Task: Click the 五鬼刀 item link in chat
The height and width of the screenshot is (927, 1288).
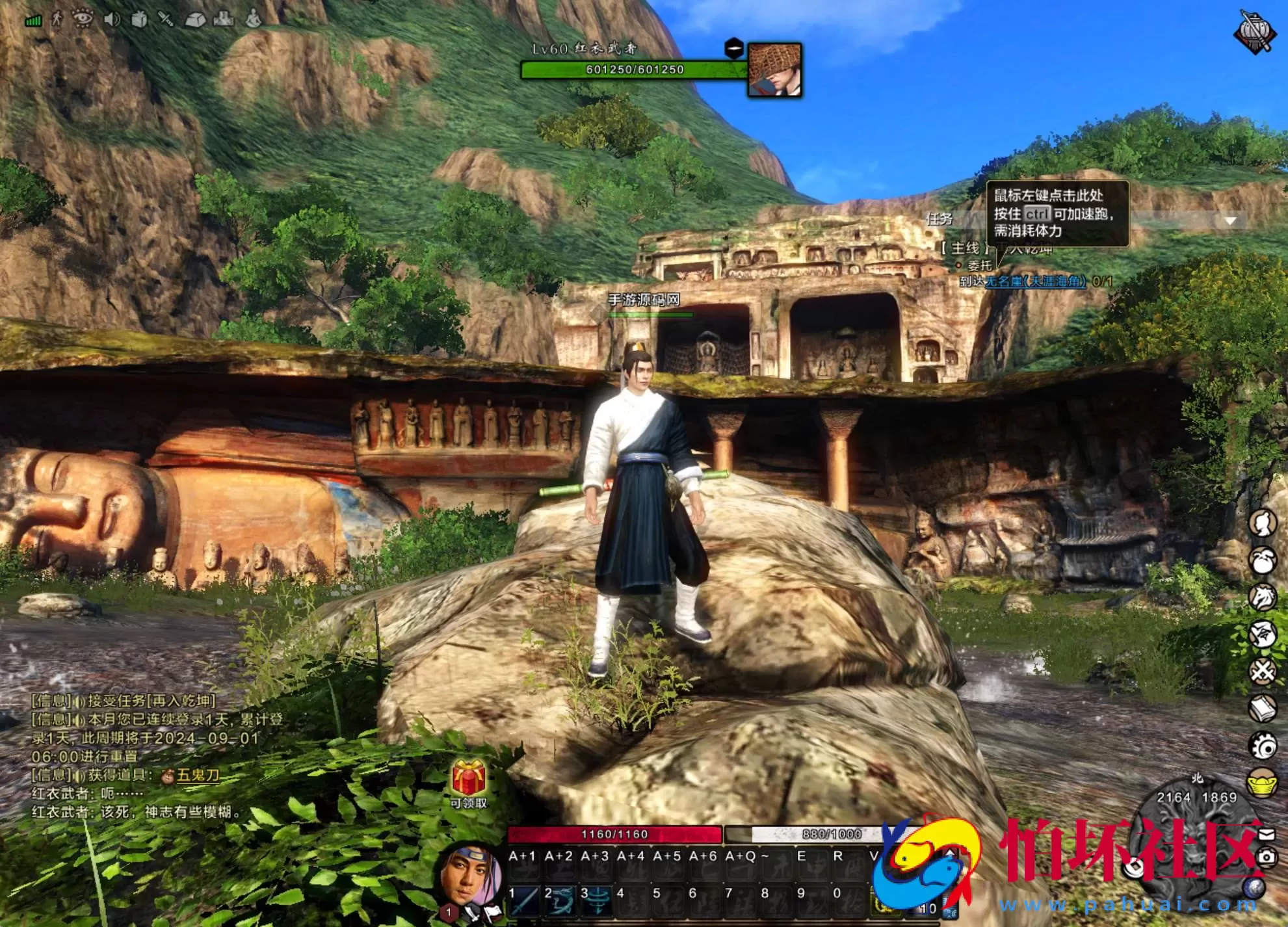Action: coord(198,775)
